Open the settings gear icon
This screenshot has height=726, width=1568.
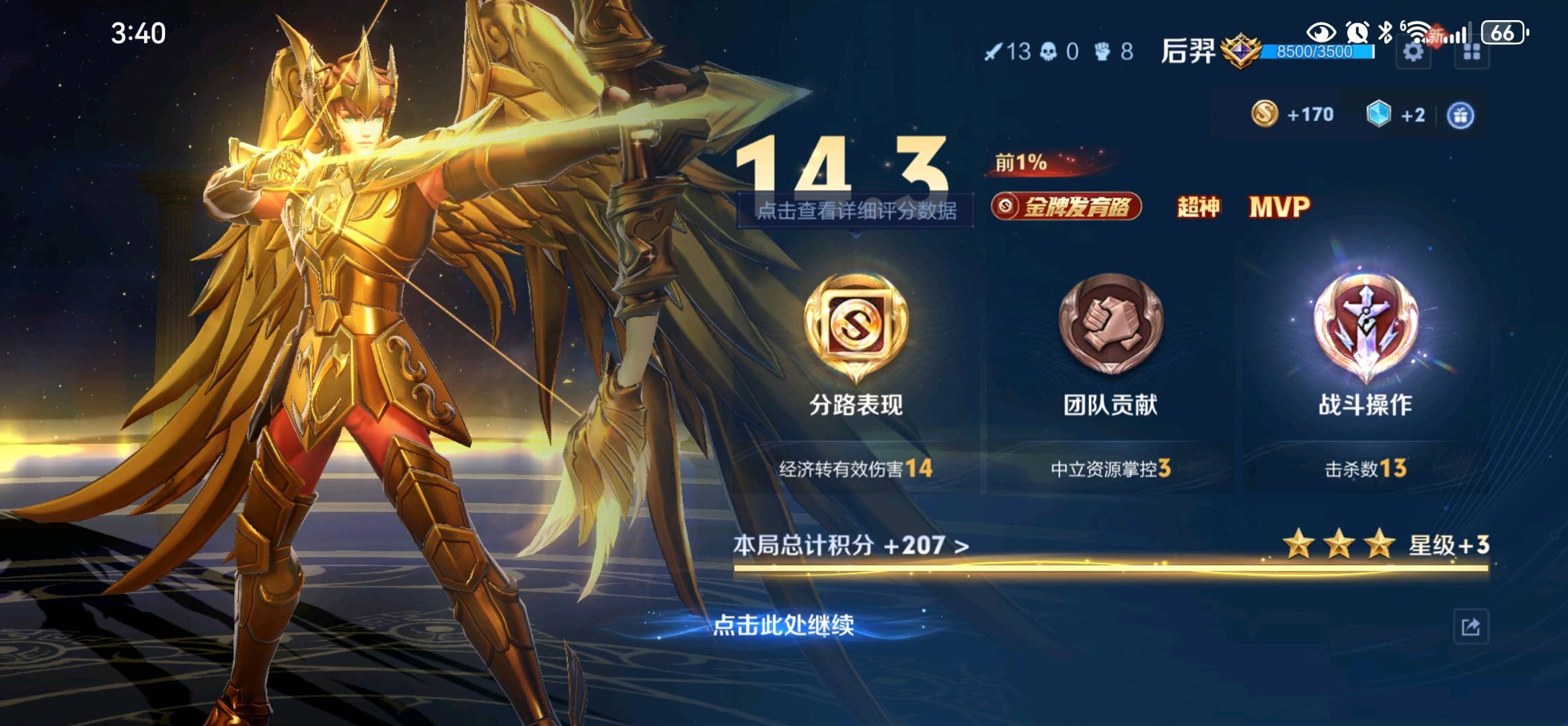[x=1413, y=52]
